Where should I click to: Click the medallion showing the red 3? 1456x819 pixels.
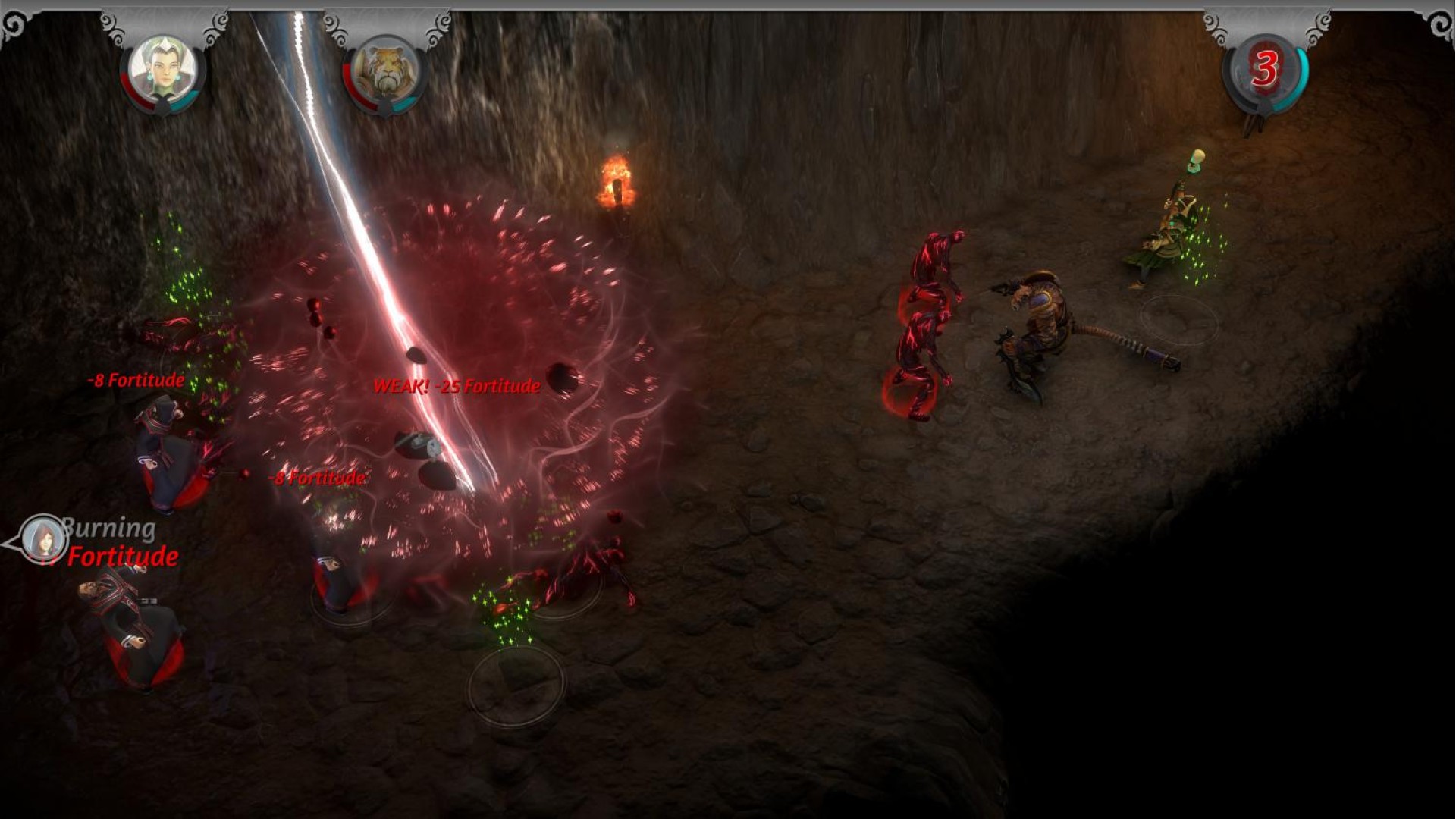(1264, 70)
